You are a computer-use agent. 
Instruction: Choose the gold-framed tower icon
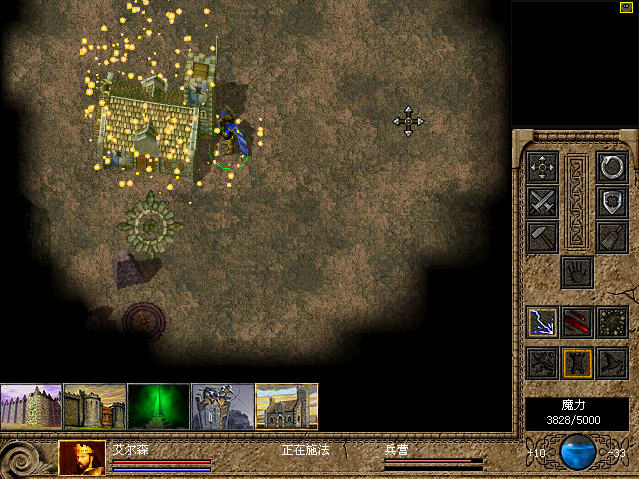[577, 362]
